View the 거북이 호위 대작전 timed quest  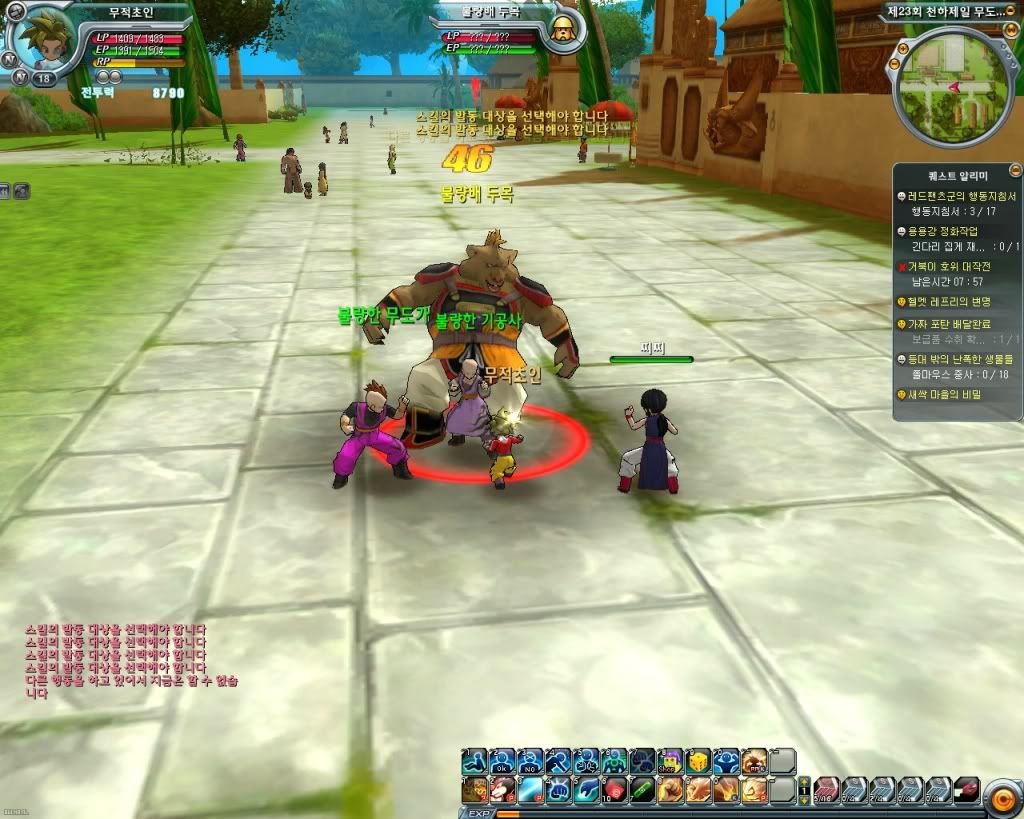(x=950, y=266)
